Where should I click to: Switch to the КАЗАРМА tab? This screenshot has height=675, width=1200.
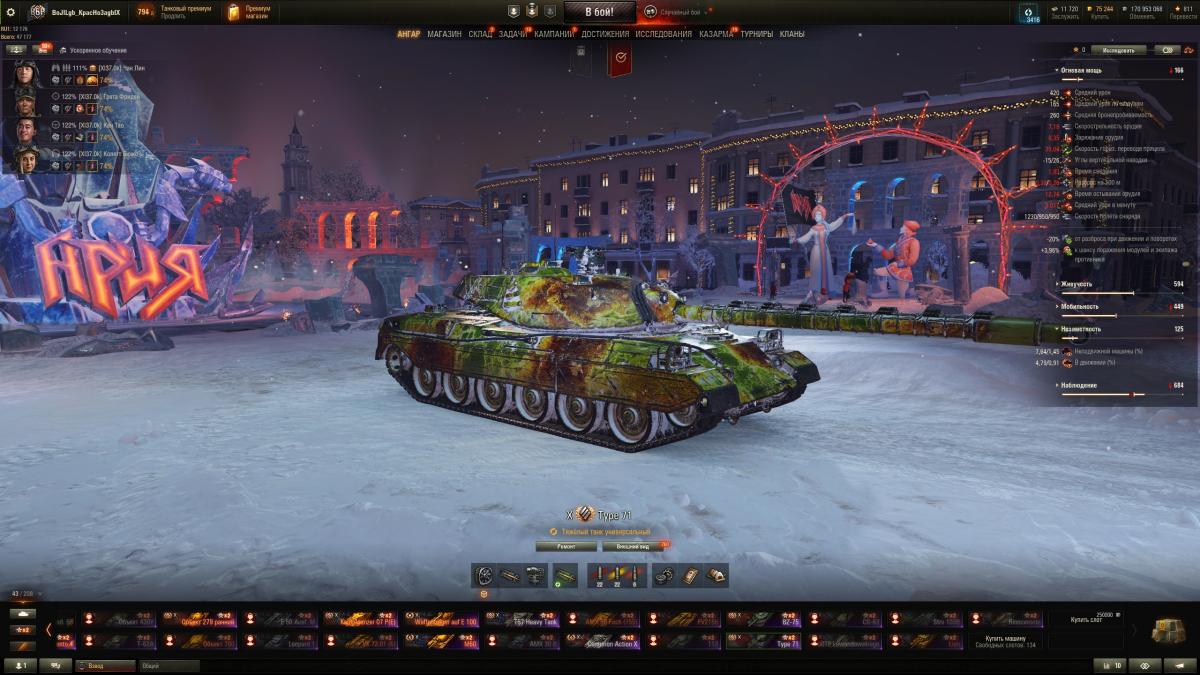(x=716, y=34)
